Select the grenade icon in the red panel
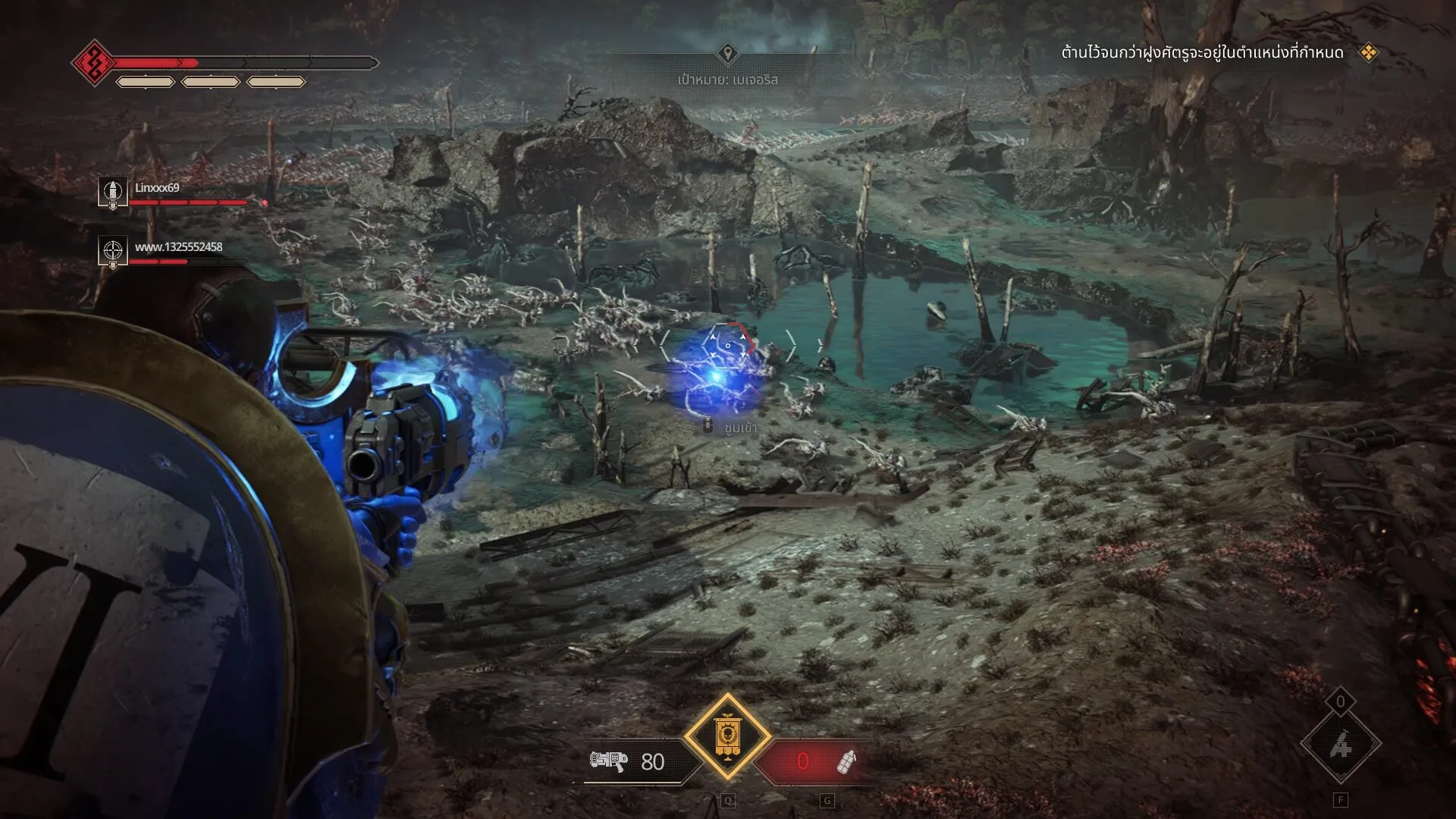The width and height of the screenshot is (1456, 819). pyautogui.click(x=846, y=761)
